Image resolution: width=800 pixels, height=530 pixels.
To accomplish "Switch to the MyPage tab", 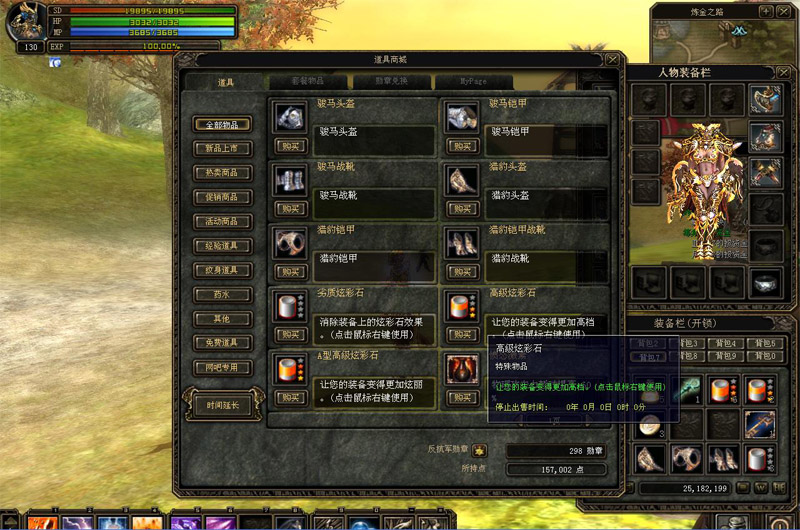I will tap(474, 82).
